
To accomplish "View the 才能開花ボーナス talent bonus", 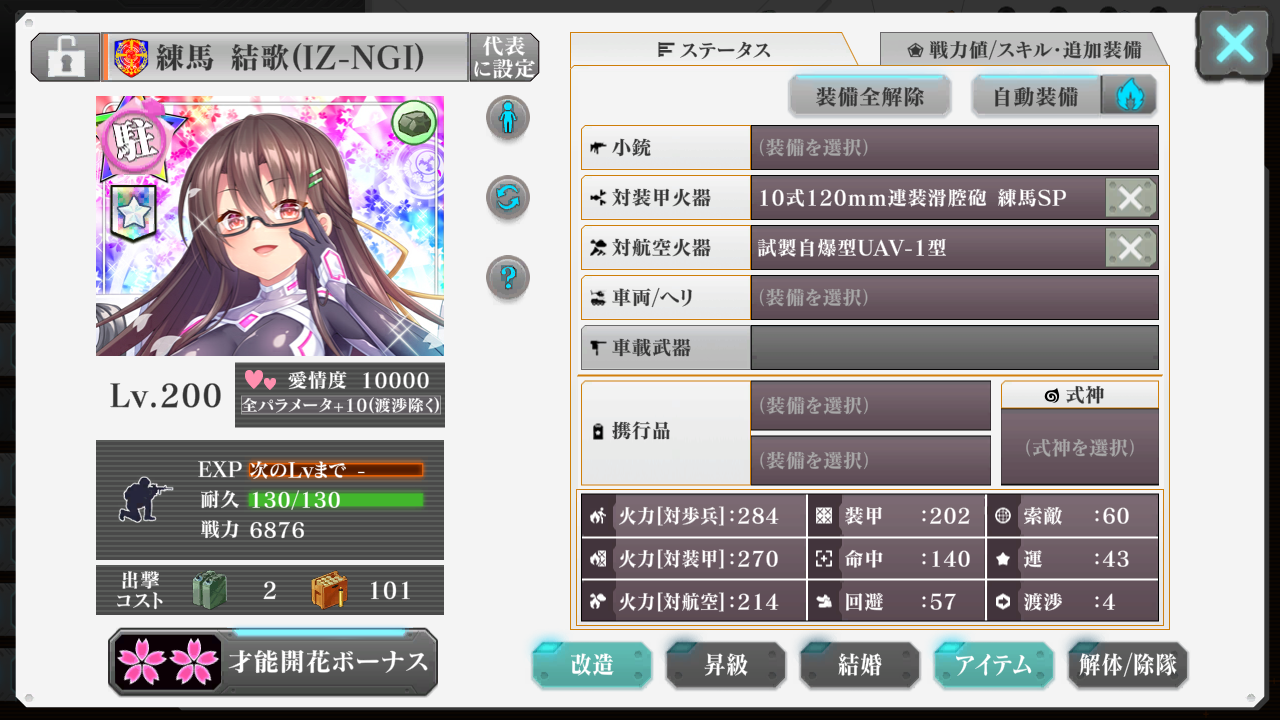I will click(x=273, y=662).
